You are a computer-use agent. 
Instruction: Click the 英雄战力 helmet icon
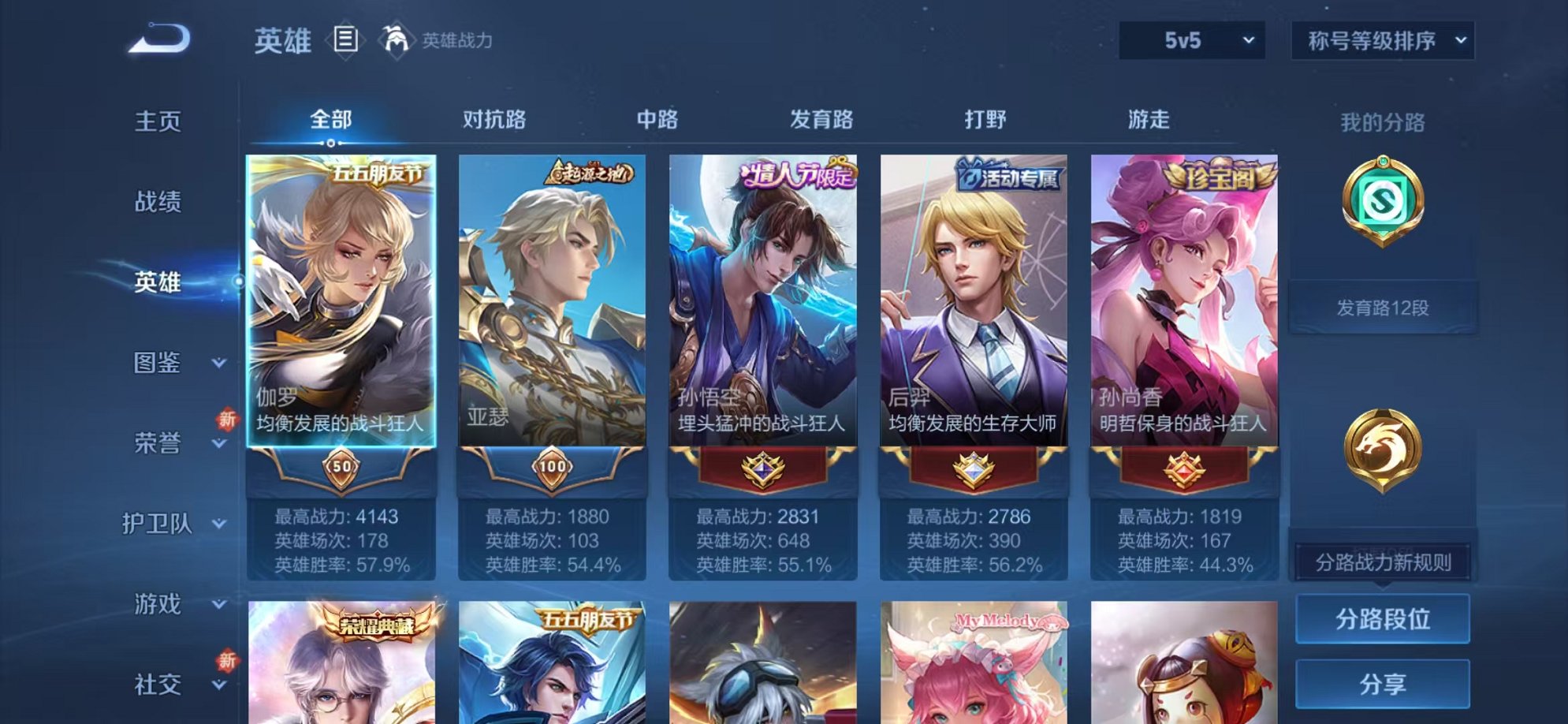394,38
